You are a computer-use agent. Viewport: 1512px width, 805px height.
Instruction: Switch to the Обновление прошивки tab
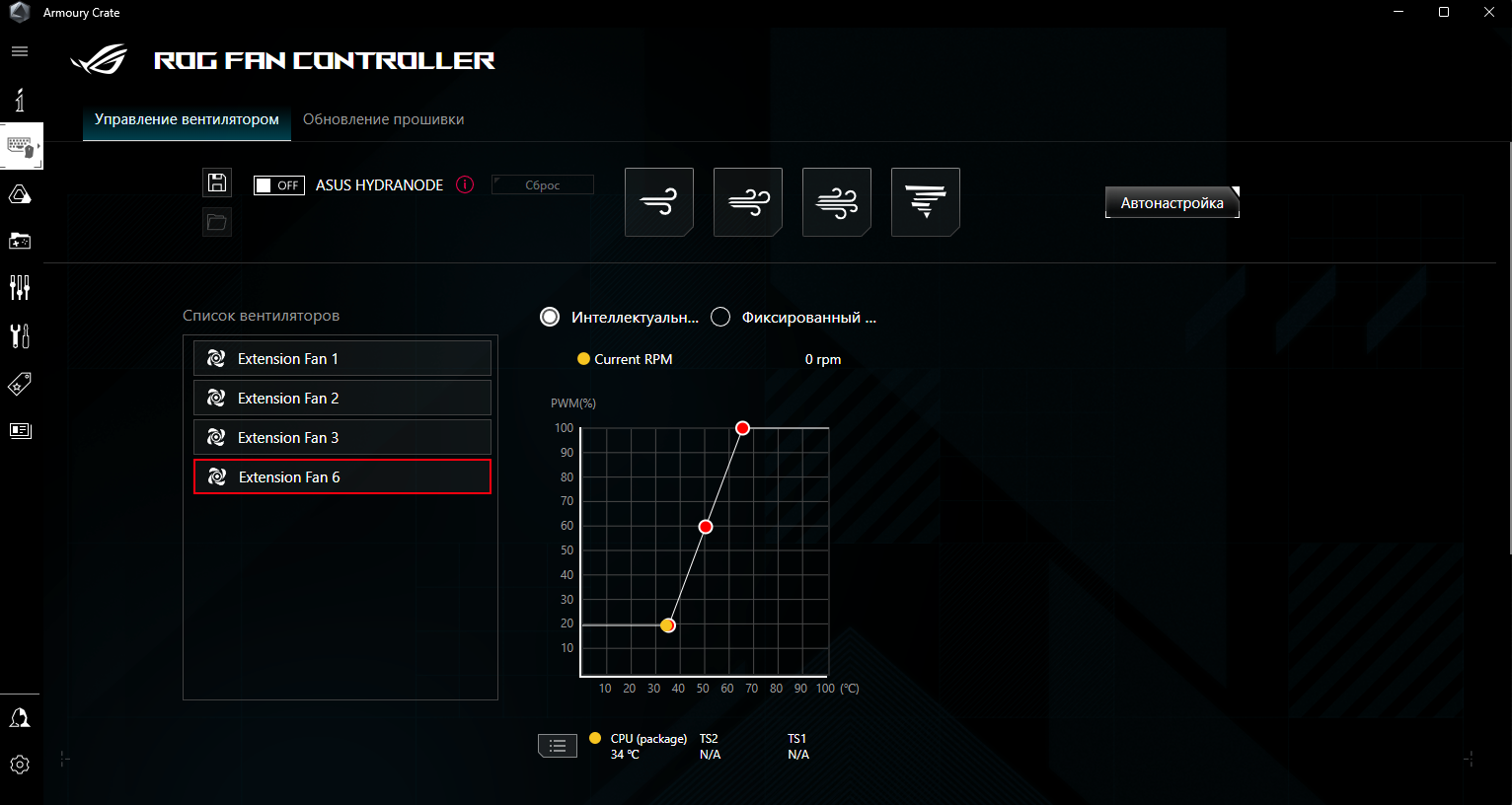coord(383,118)
